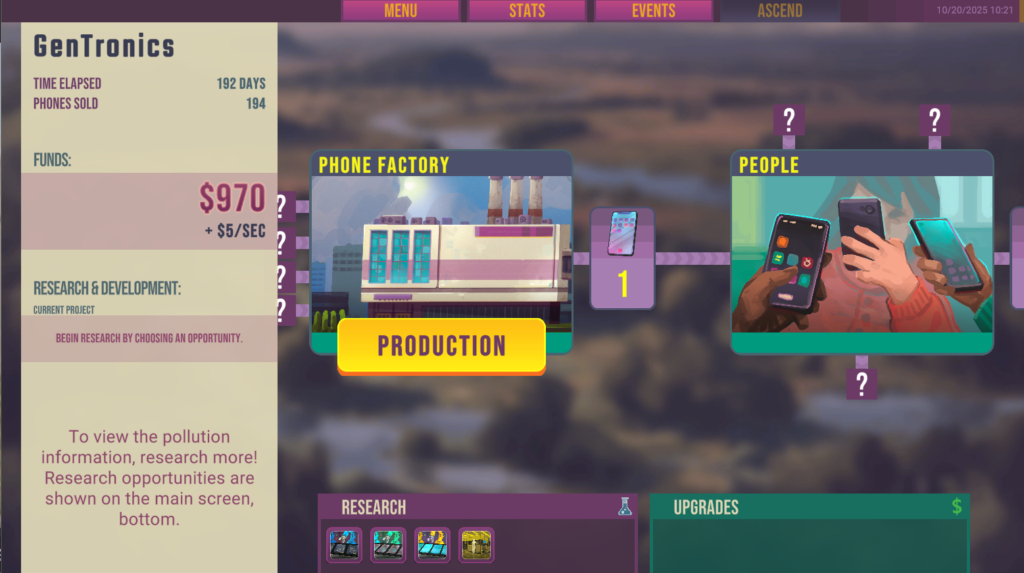
Task: Open the Stats tab
Action: point(526,11)
